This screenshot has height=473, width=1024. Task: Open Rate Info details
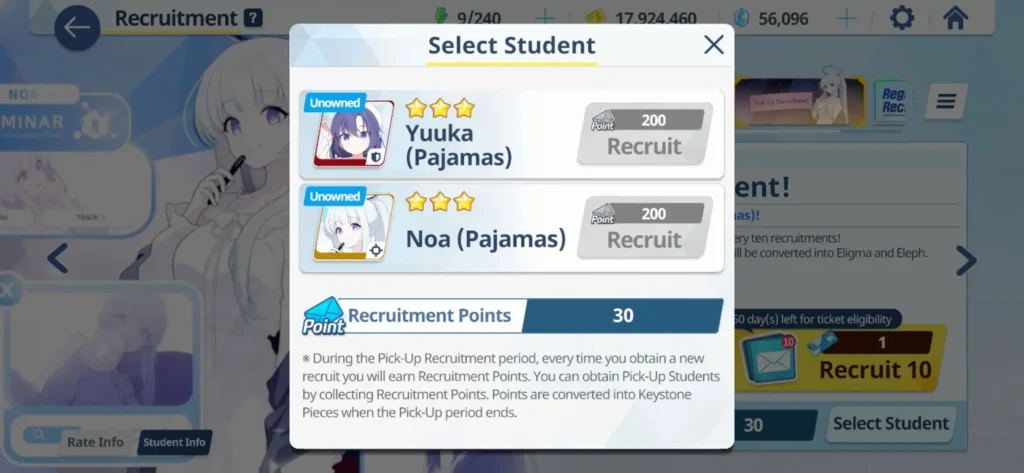pyautogui.click(x=95, y=442)
